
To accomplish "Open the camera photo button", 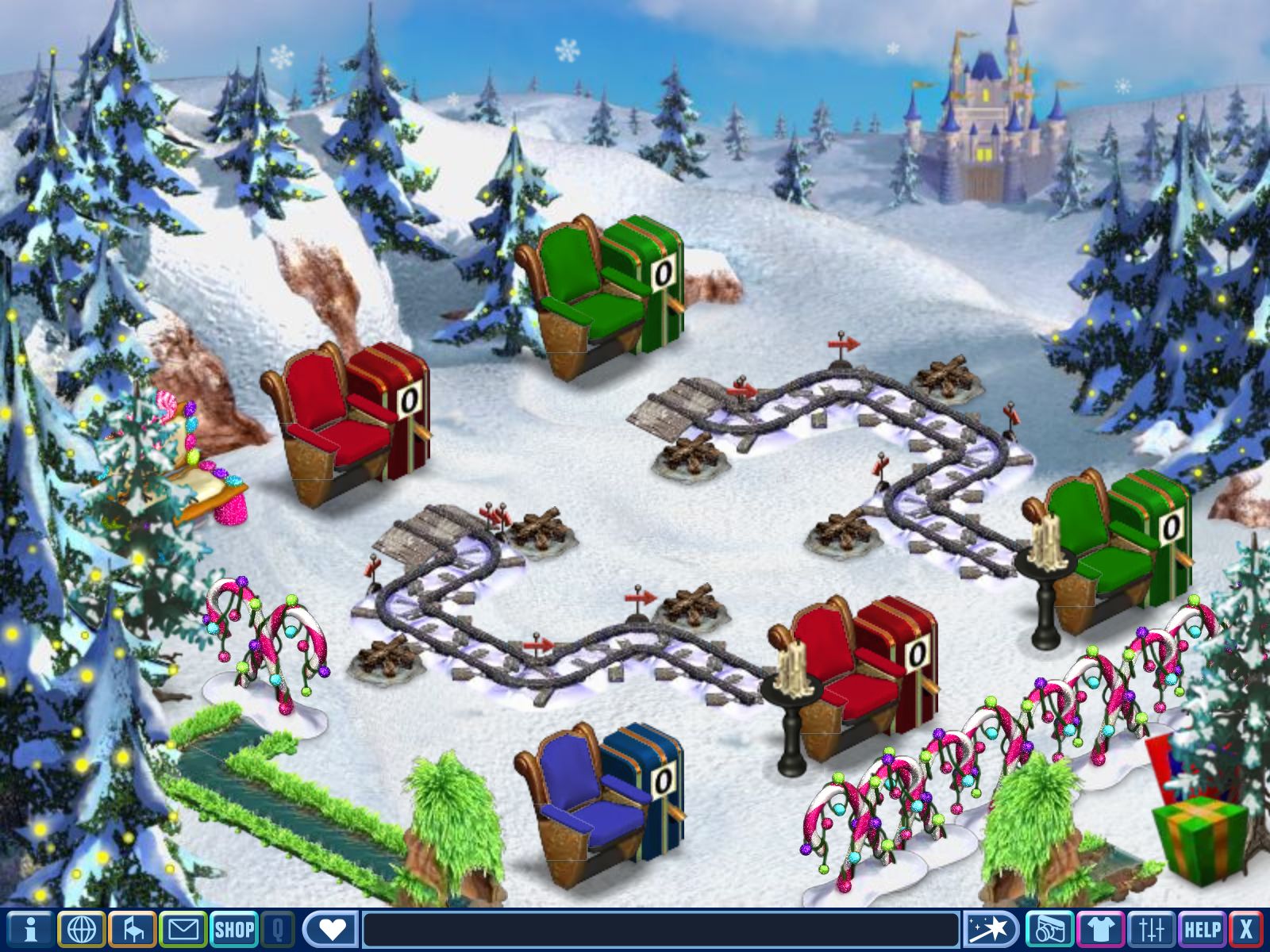I will click(x=1049, y=929).
